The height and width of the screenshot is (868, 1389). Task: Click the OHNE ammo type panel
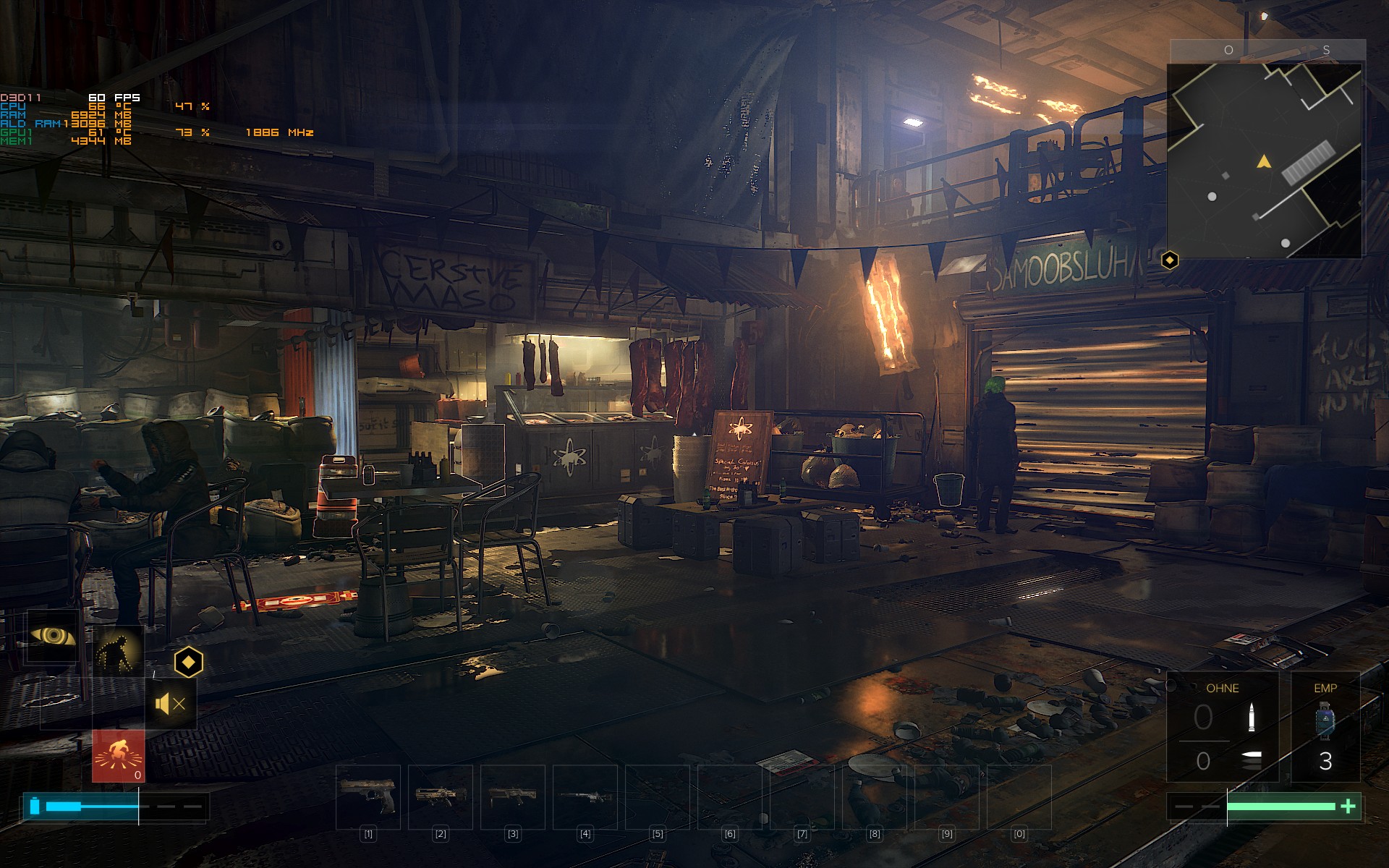1223,727
